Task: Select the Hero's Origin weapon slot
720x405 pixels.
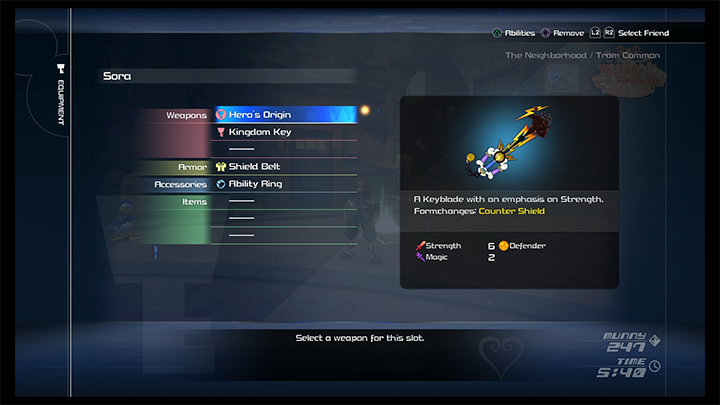Action: pos(285,115)
